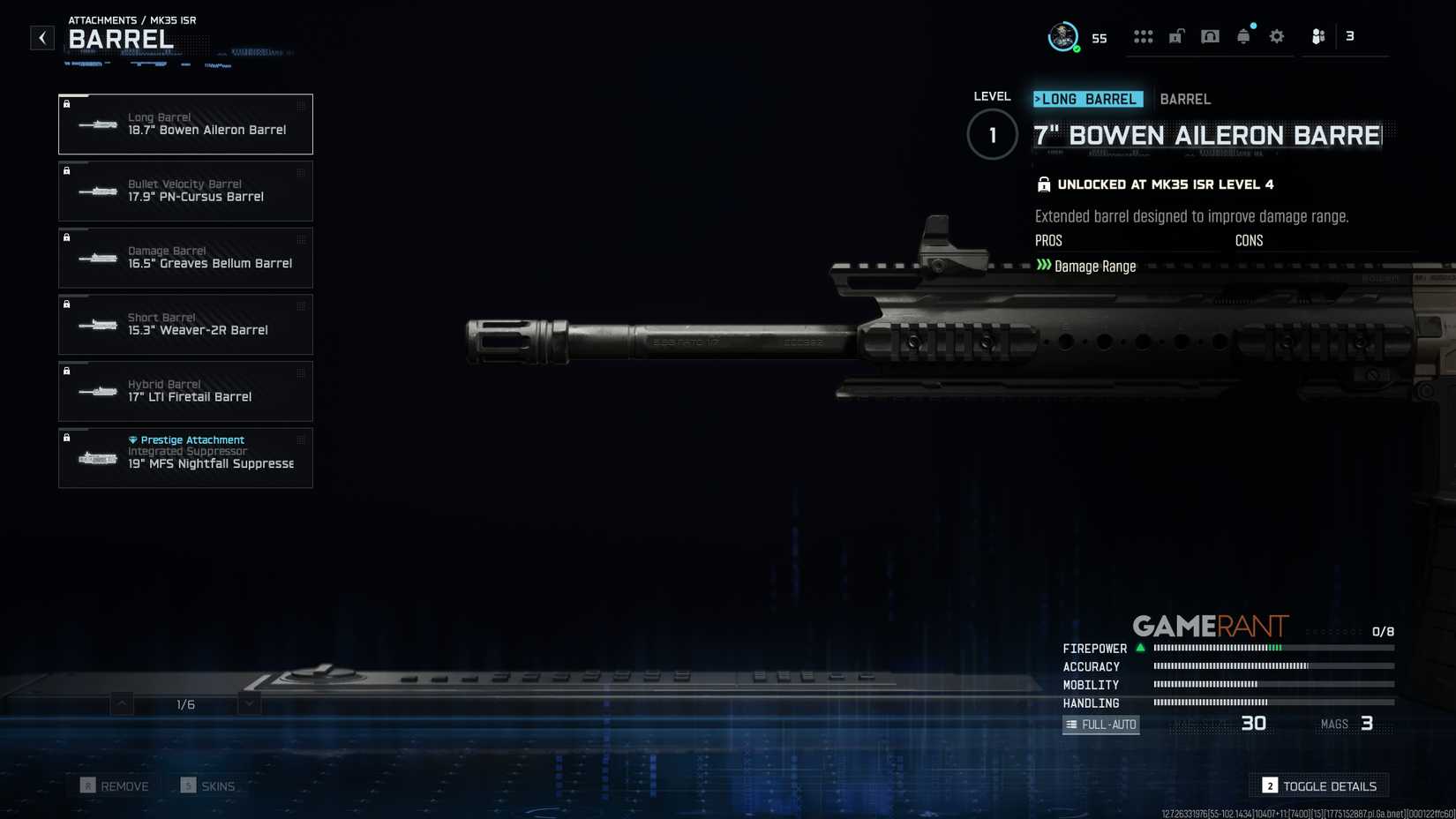Click the TOGGLE DETAILS button
1456x819 pixels.
click(1318, 785)
